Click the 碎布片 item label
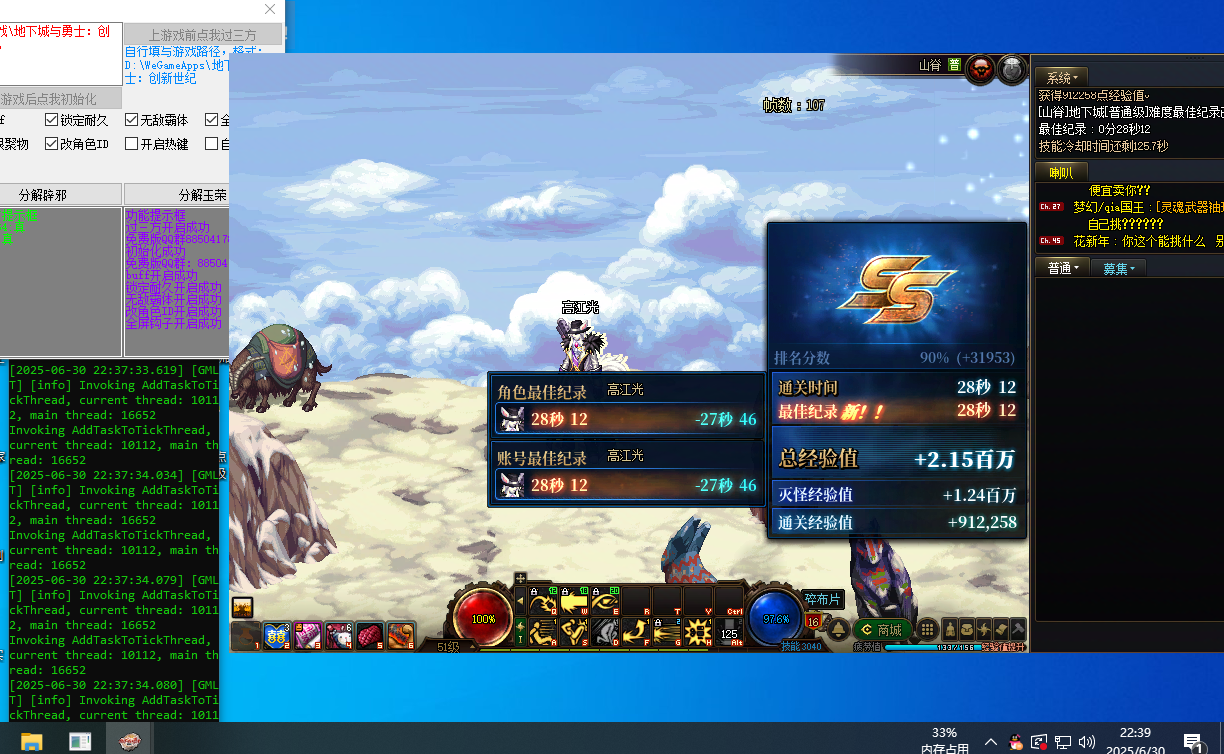This screenshot has height=754, width=1224. [823, 599]
